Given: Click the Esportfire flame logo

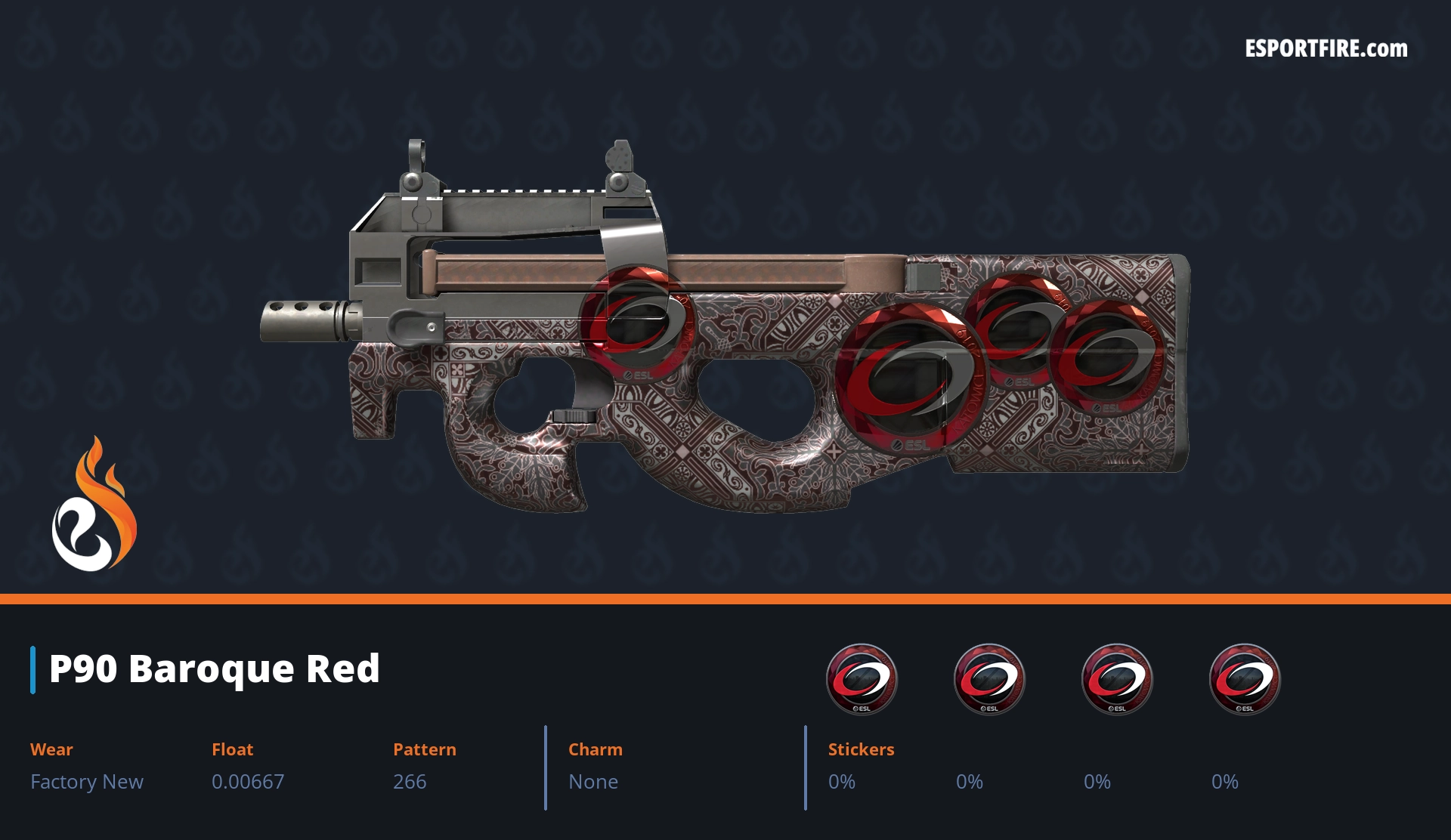Looking at the screenshot, I should [x=94, y=505].
